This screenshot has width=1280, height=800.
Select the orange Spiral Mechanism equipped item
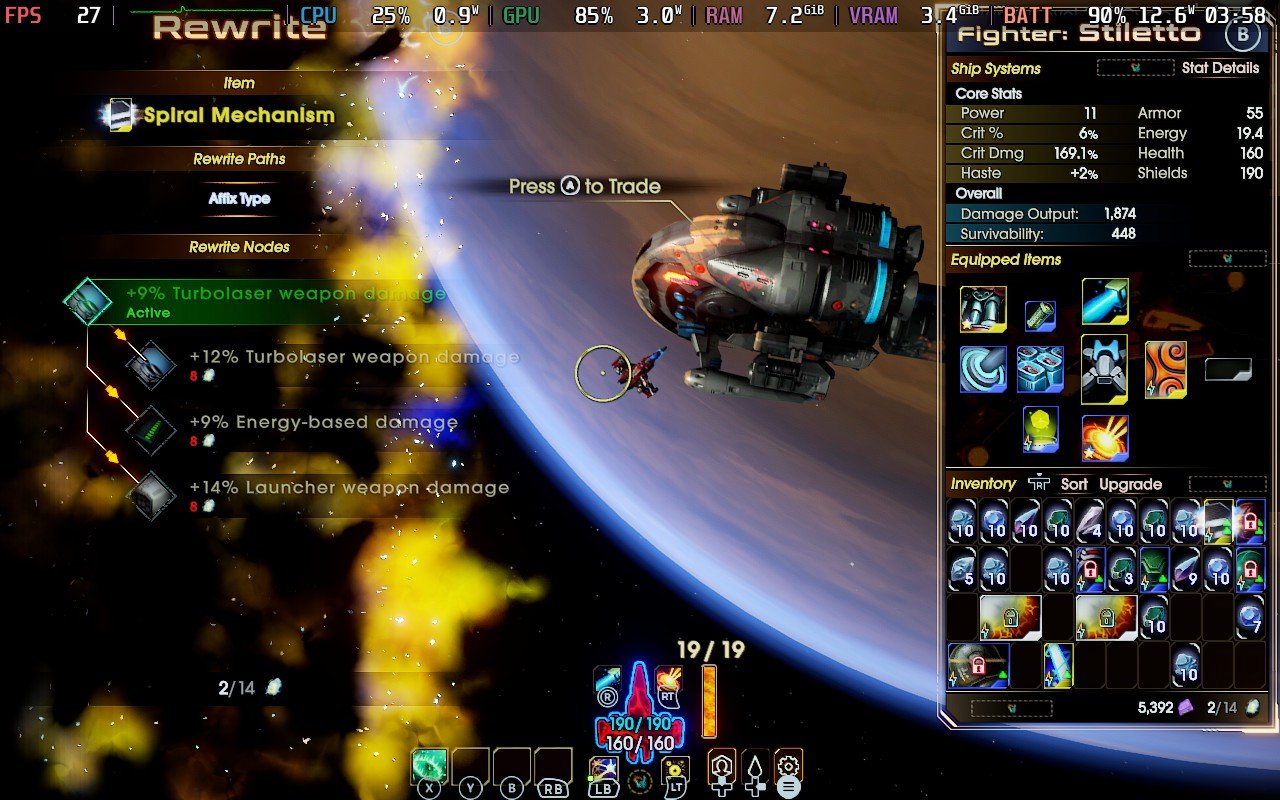tap(1166, 368)
